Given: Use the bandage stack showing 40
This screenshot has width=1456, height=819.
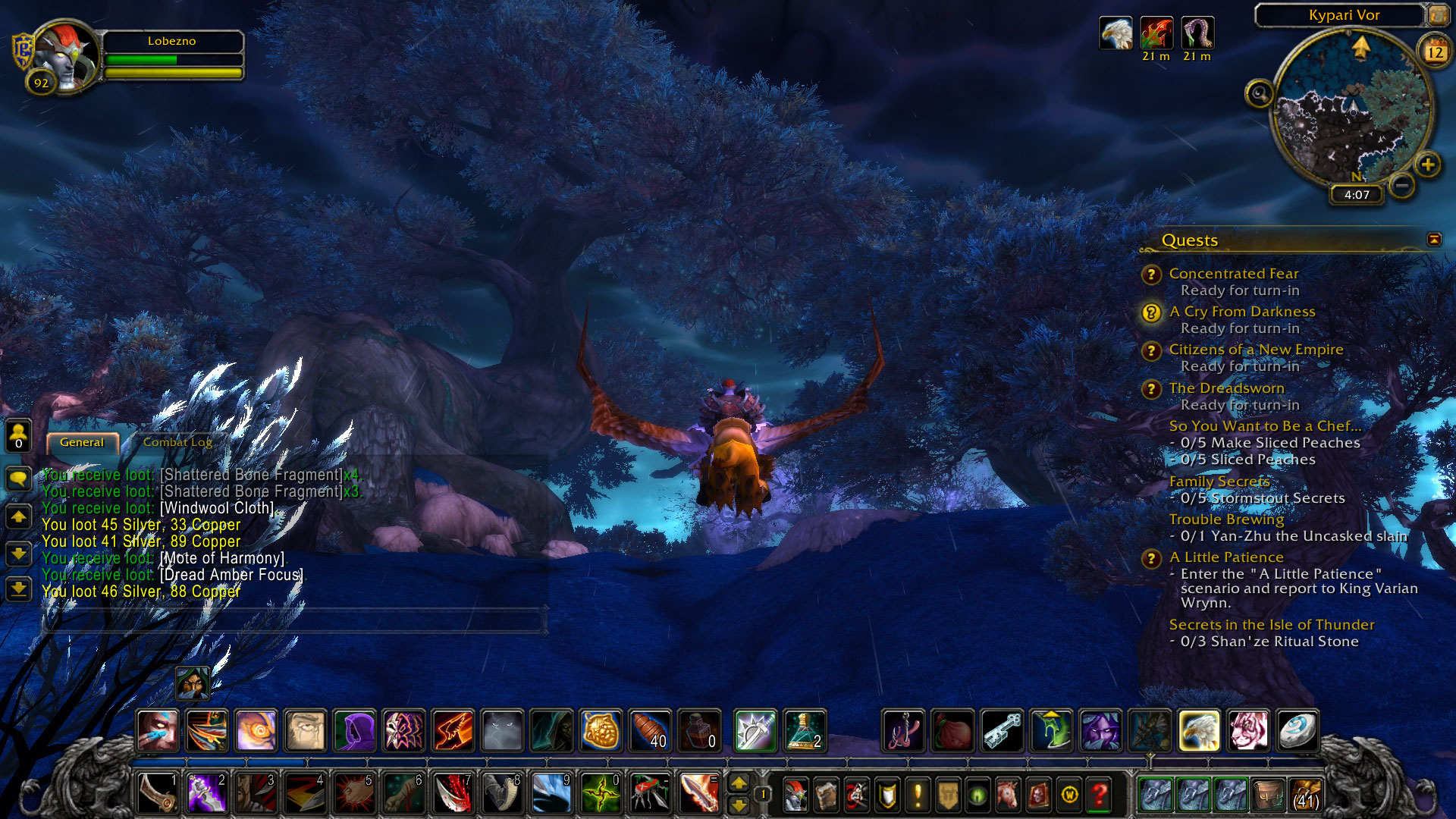Looking at the screenshot, I should coord(650,731).
